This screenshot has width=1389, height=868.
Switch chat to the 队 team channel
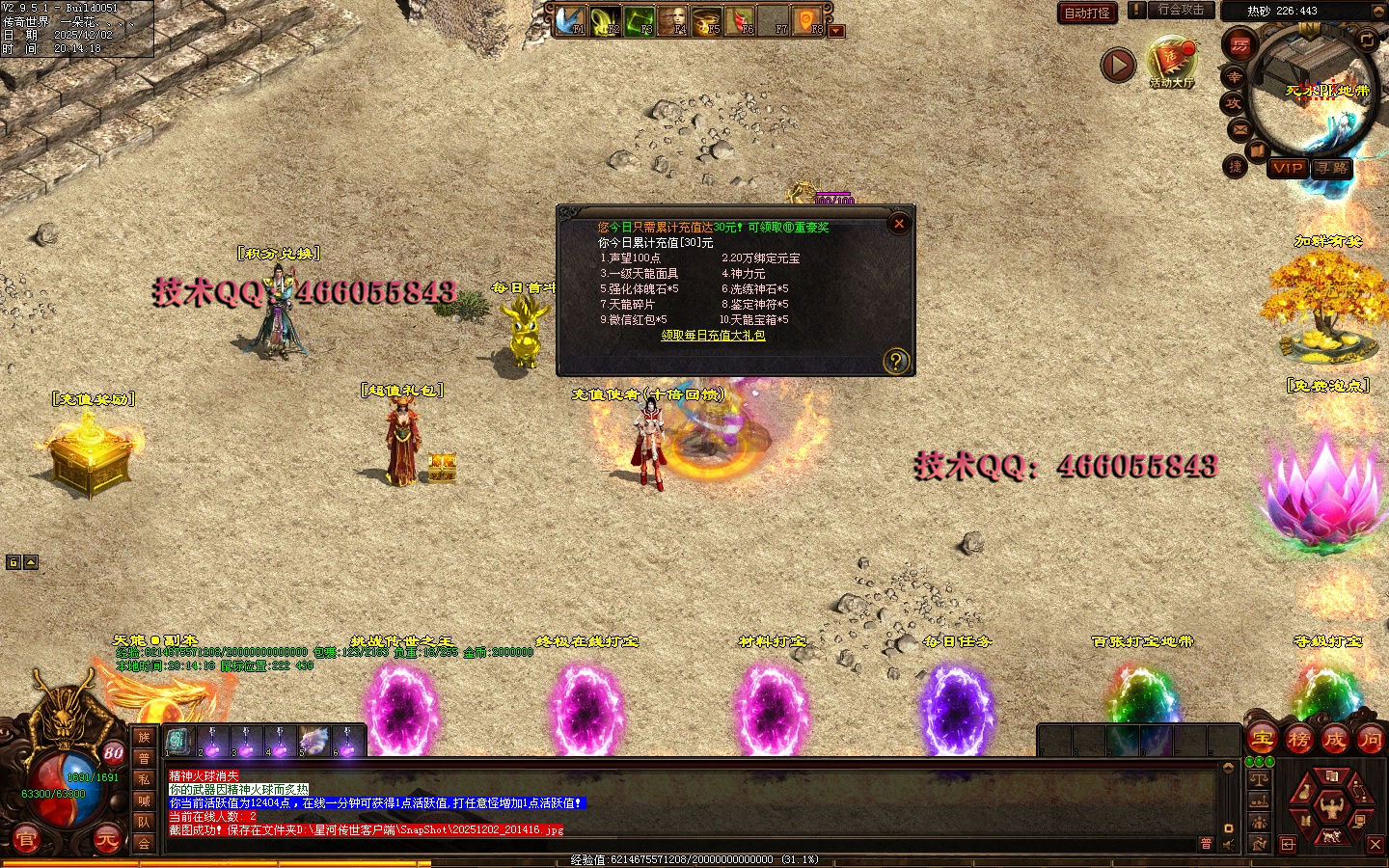tap(144, 822)
